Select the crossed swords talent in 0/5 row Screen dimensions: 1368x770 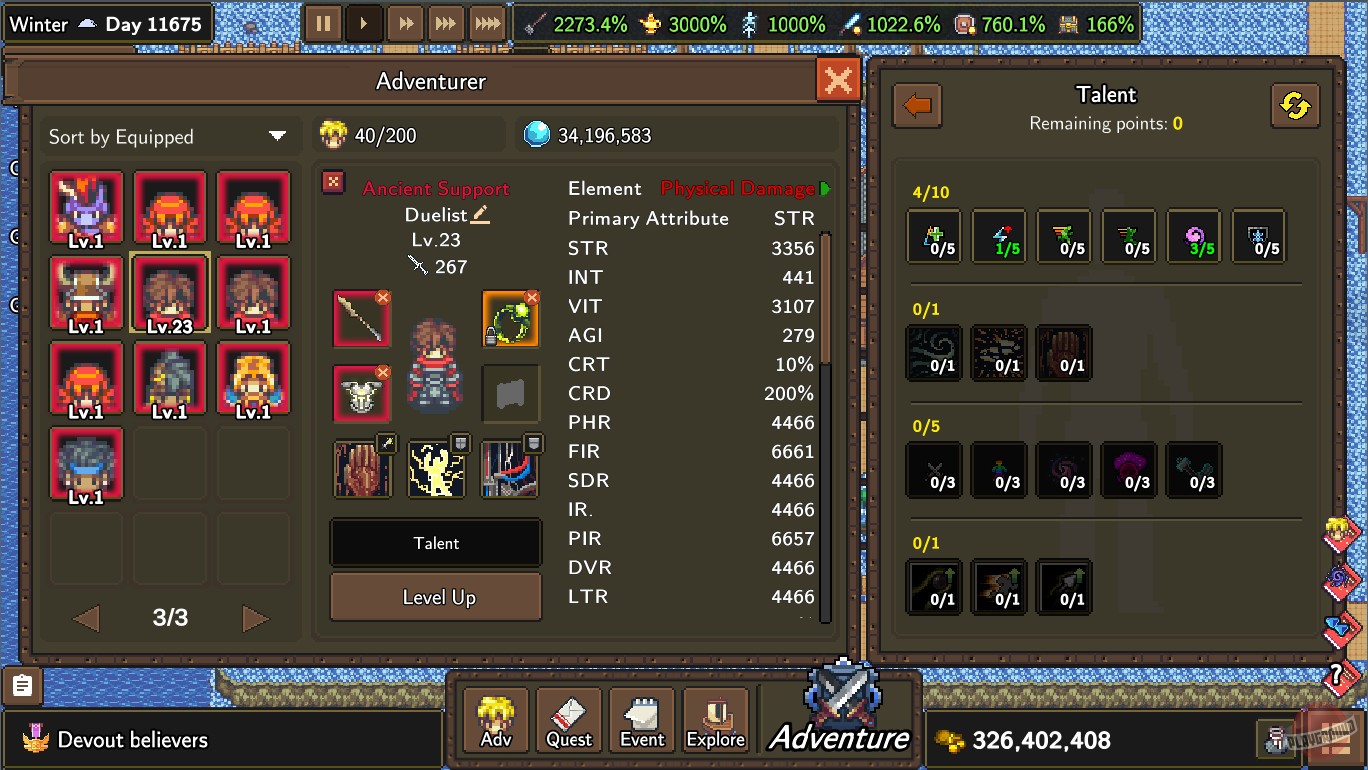click(933, 470)
